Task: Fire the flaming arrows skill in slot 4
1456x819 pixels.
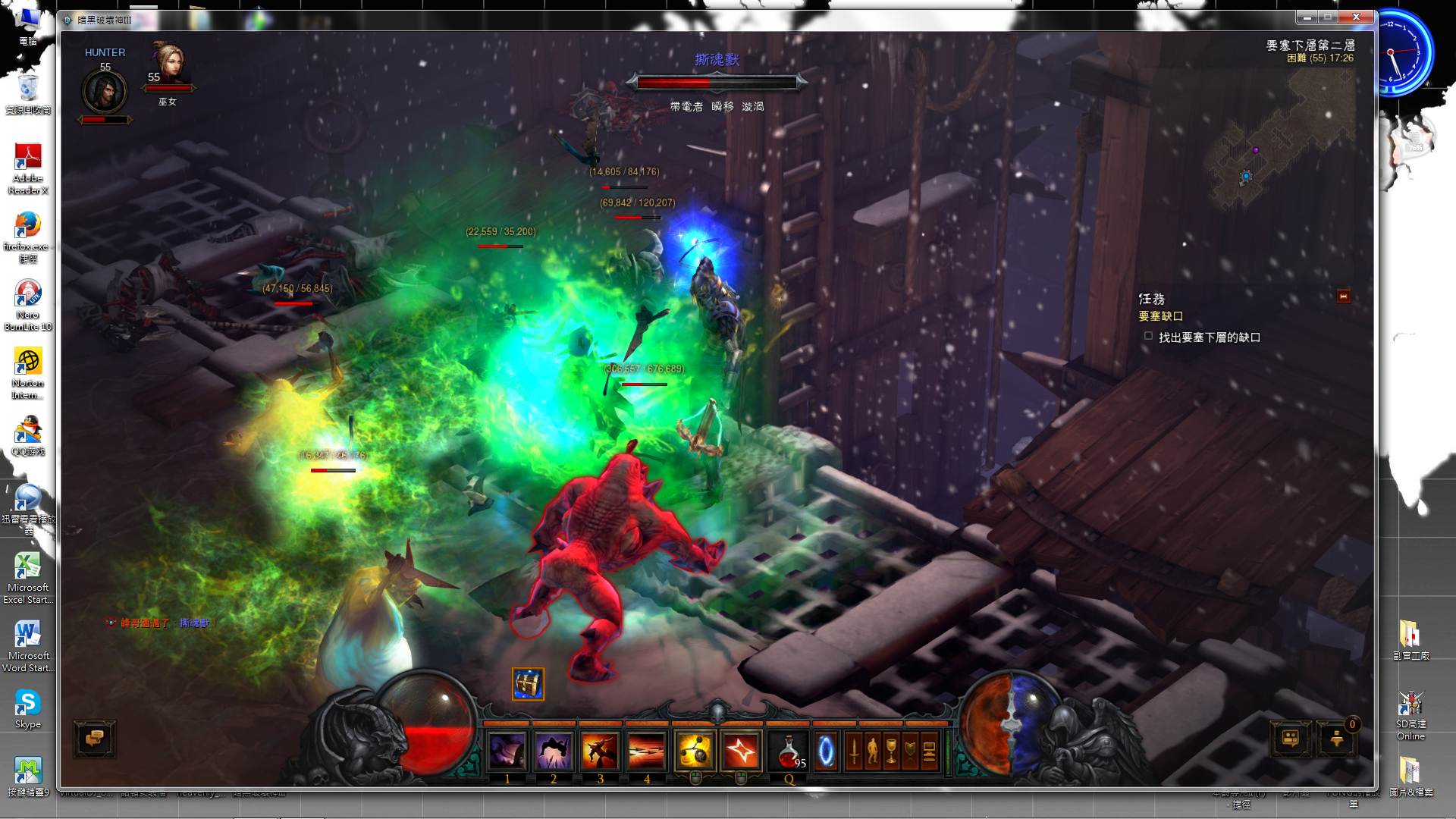Action: click(646, 752)
